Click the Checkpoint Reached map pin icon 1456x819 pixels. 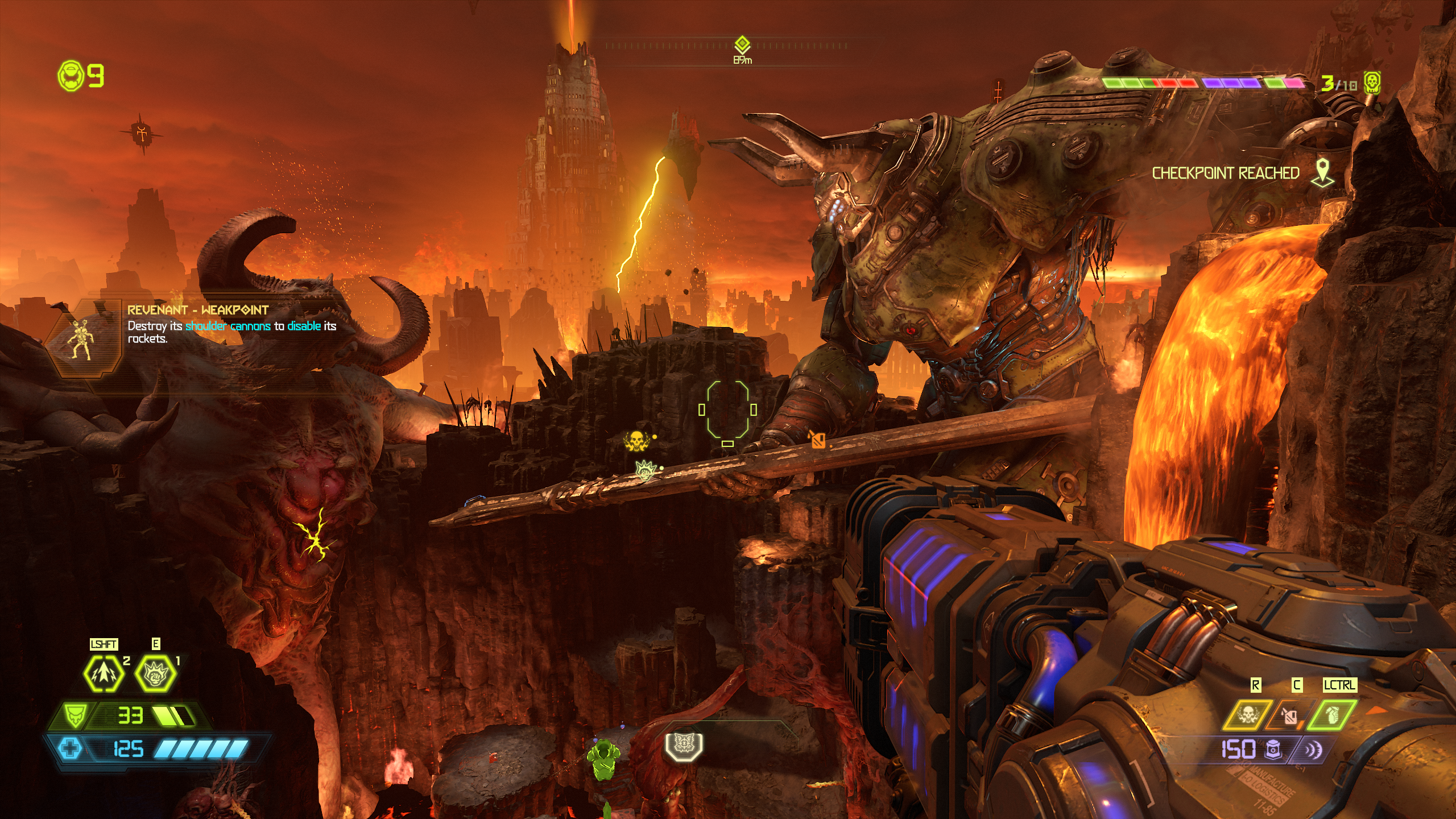pos(1322,173)
